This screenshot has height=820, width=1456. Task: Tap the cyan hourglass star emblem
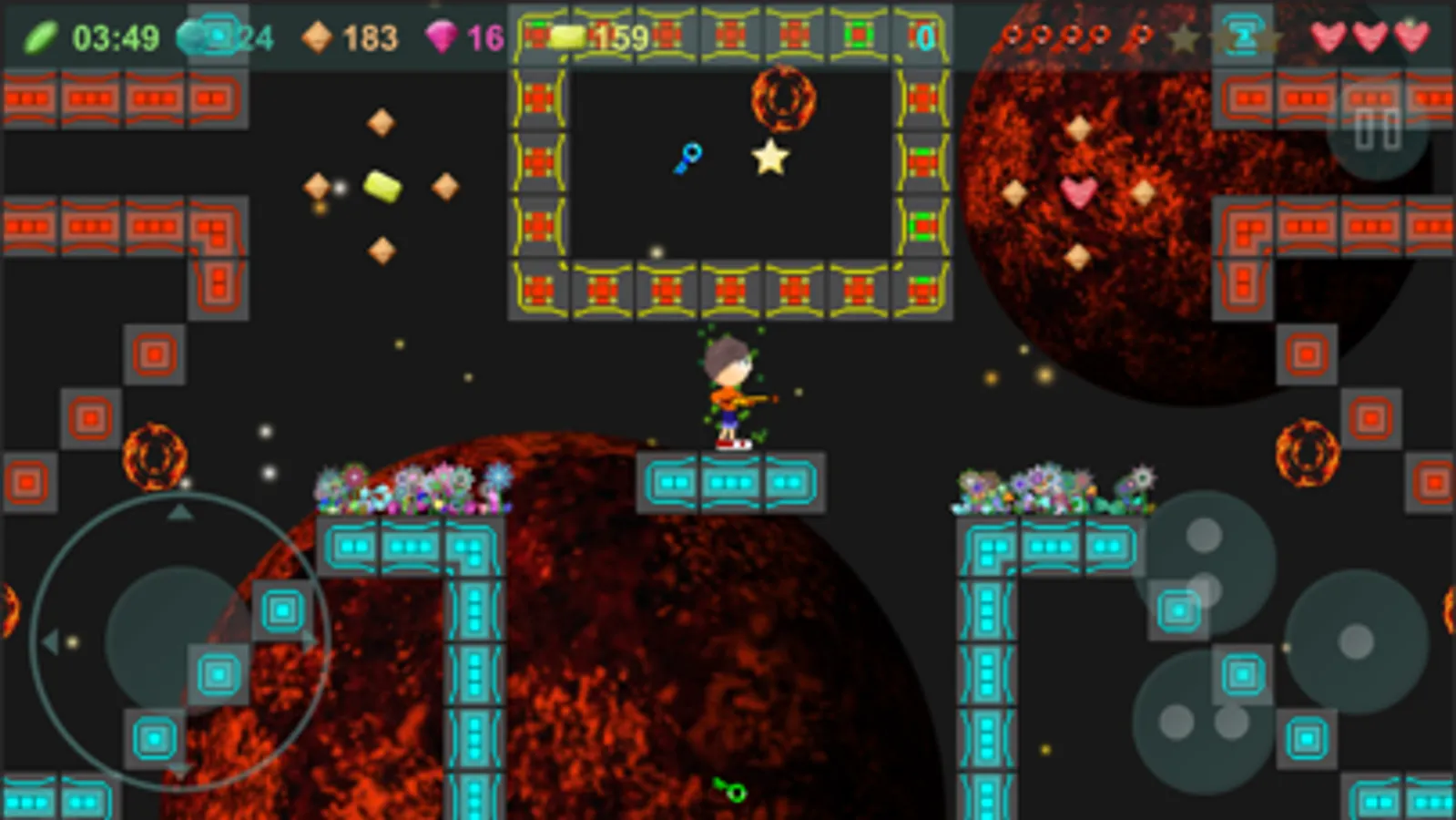pyautogui.click(x=1245, y=38)
